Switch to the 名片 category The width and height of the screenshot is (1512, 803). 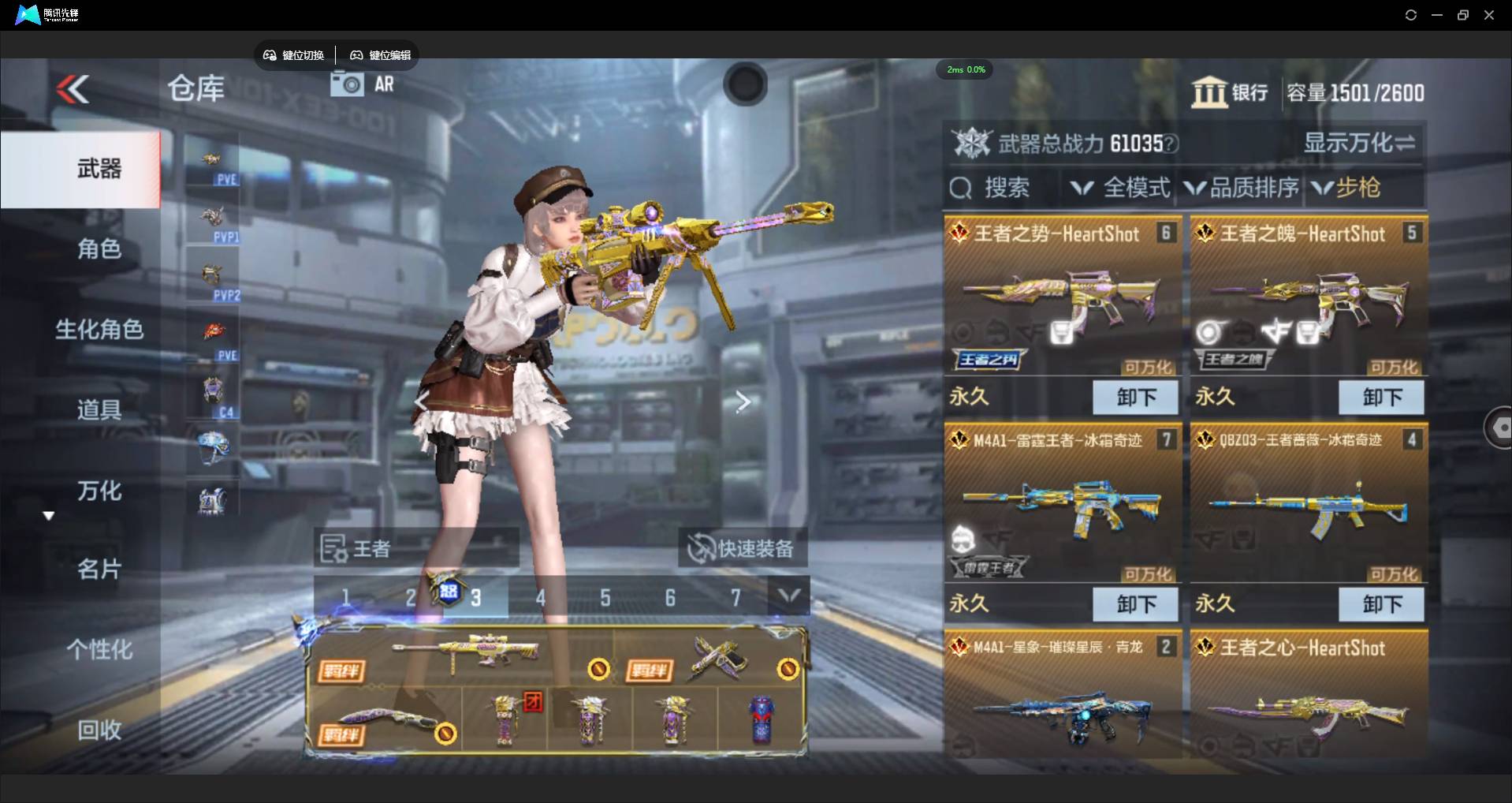99,569
